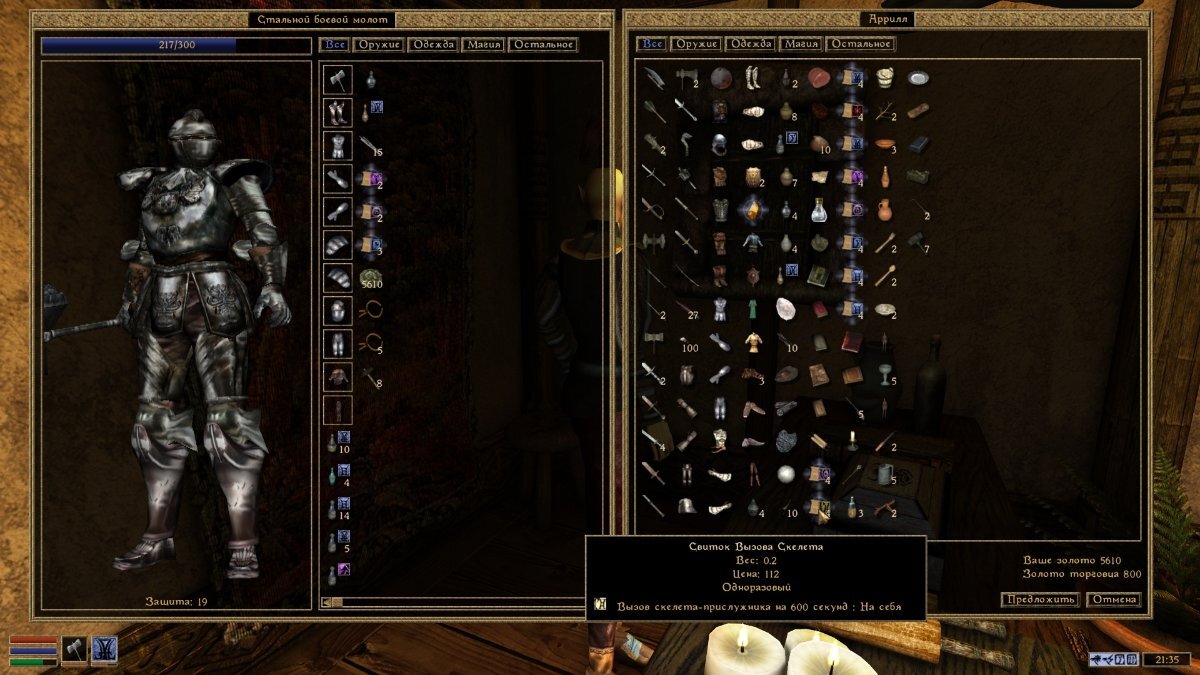Show player's Магия items tab
The width and height of the screenshot is (1200, 675).
pyautogui.click(x=484, y=44)
